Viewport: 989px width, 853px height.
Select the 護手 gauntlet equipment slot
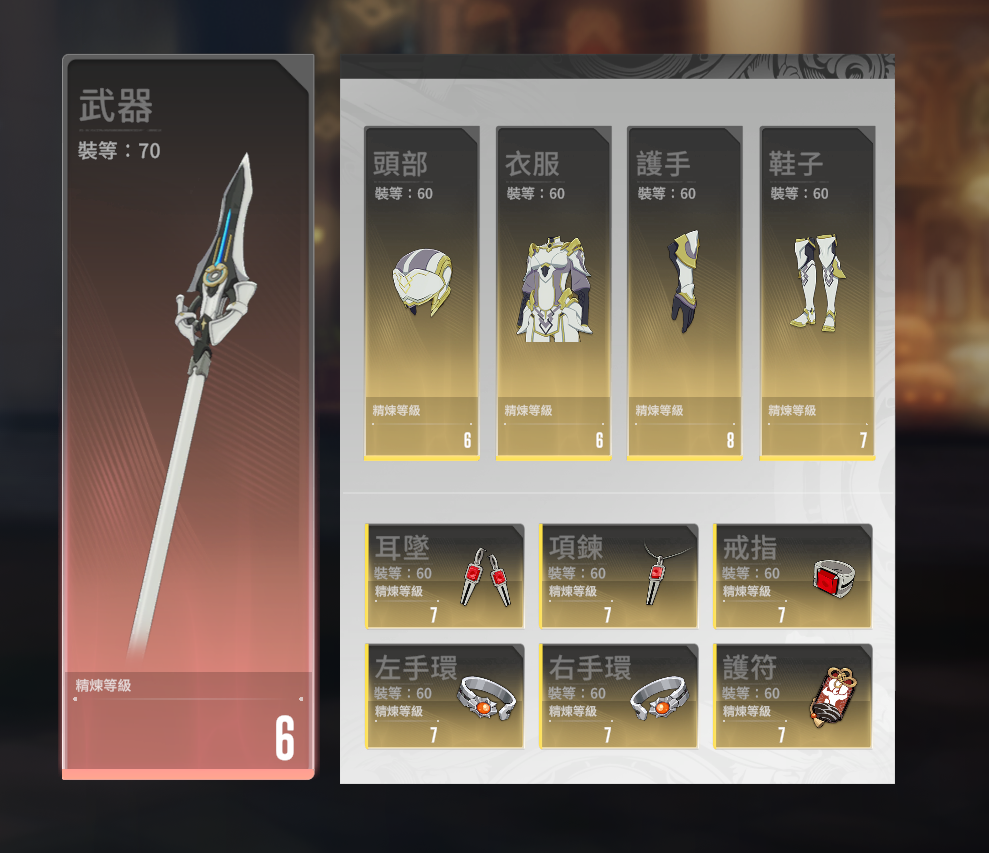(x=685, y=293)
